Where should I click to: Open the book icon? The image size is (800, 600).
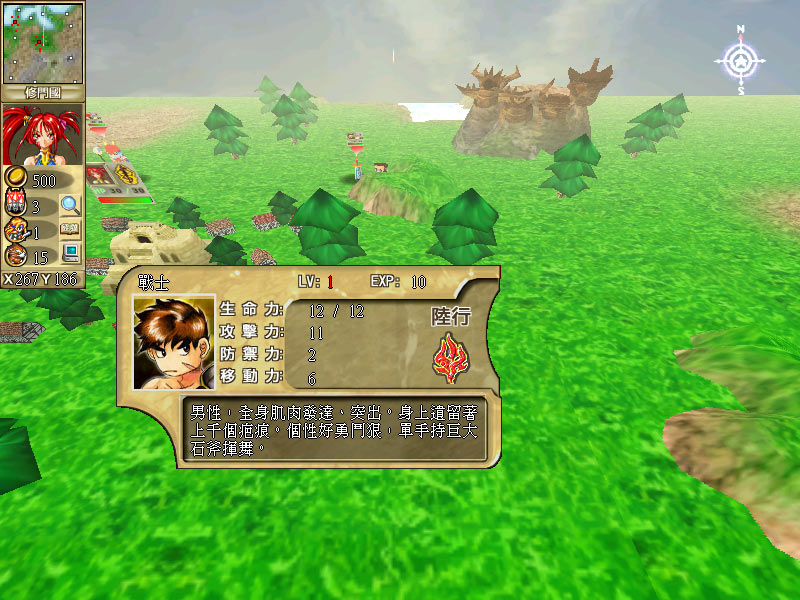pos(70,230)
